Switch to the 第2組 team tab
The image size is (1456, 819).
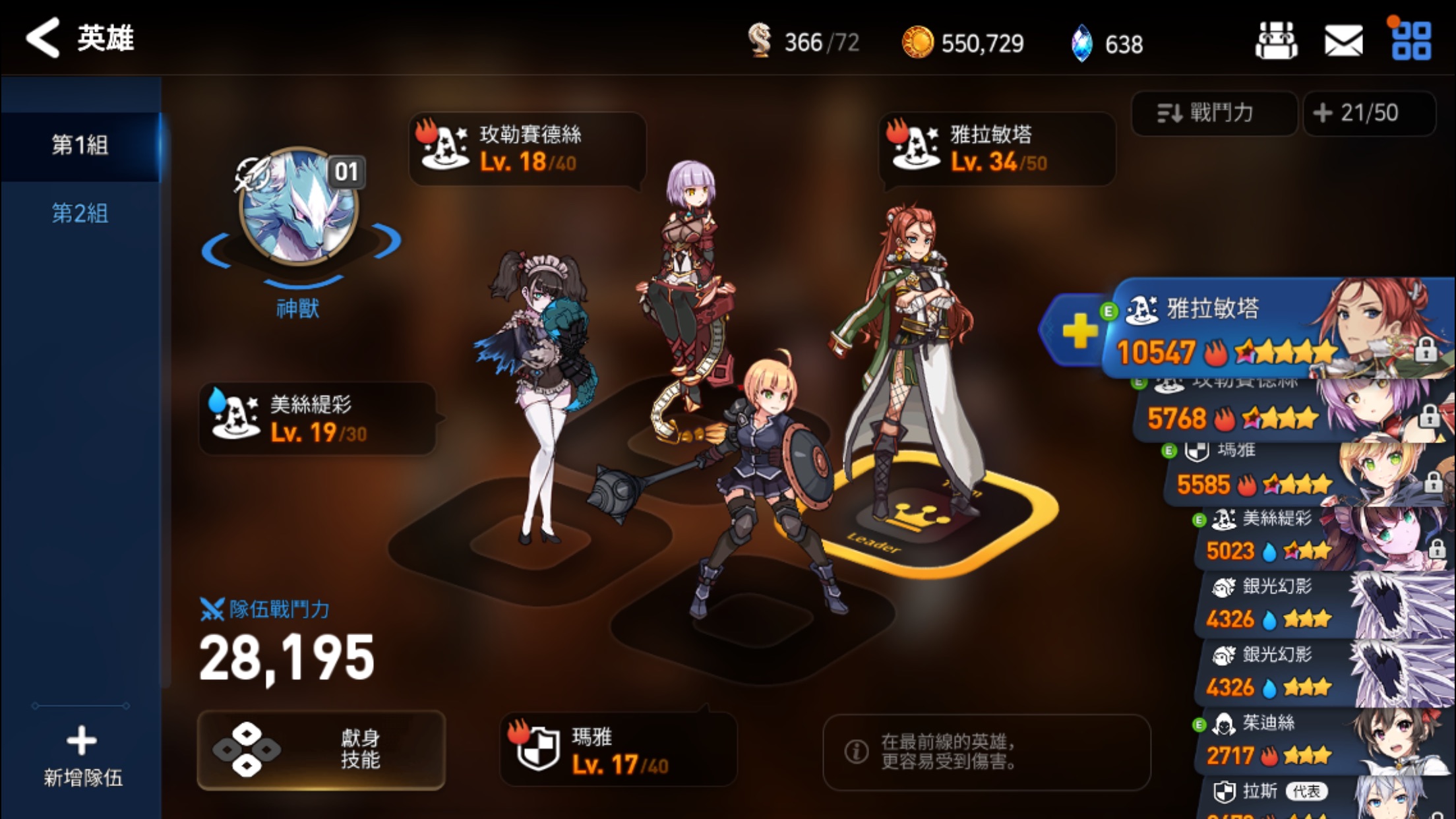pyautogui.click(x=80, y=213)
